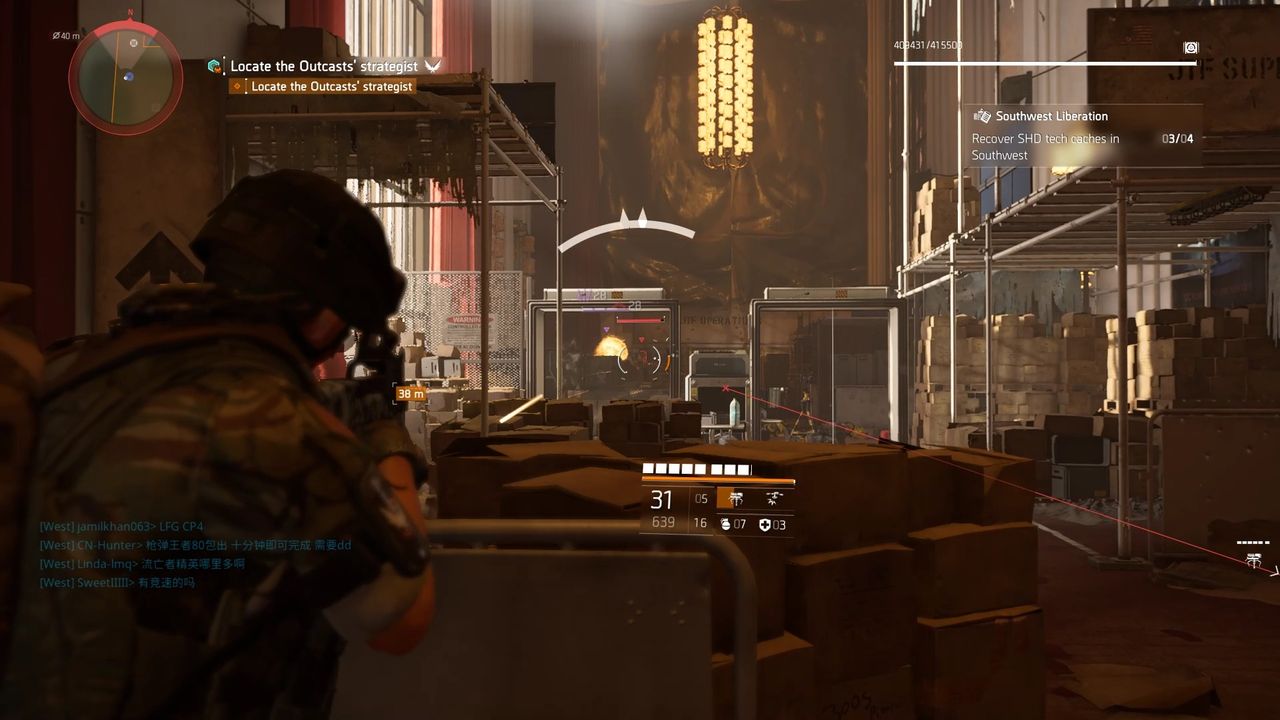Select the grenade icon

click(x=726, y=524)
